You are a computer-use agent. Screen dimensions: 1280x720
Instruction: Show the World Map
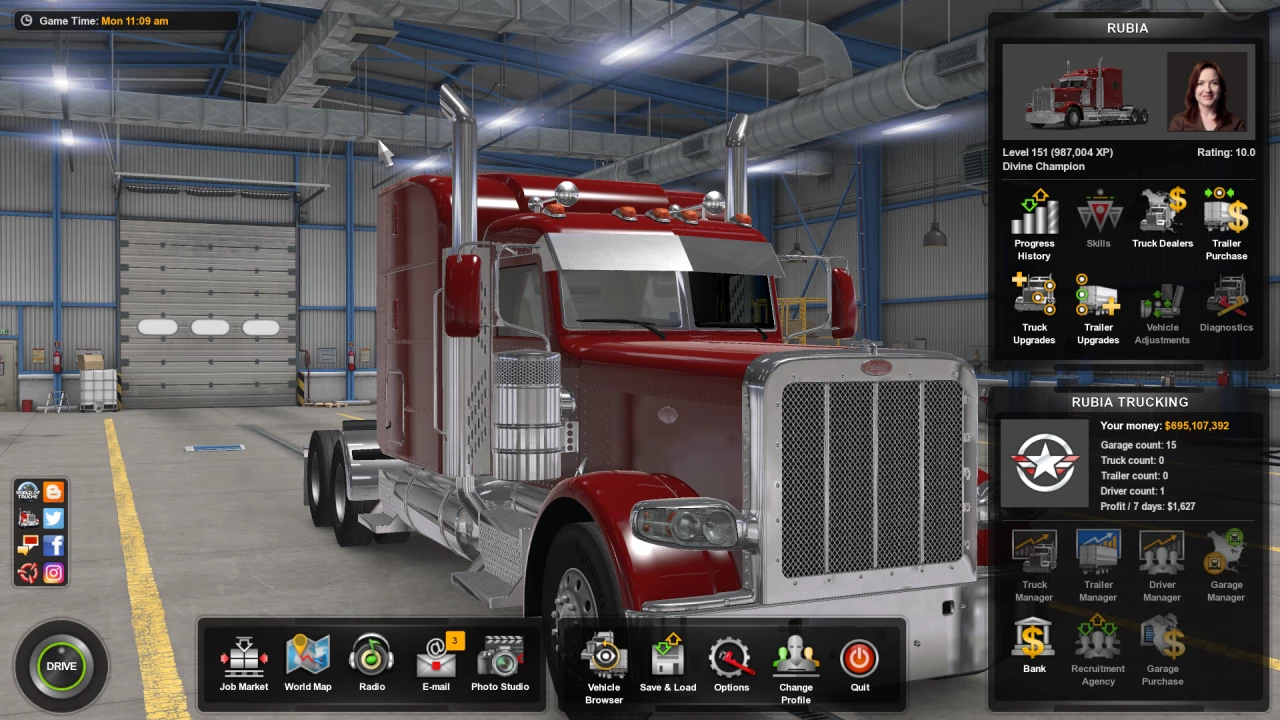(x=308, y=664)
